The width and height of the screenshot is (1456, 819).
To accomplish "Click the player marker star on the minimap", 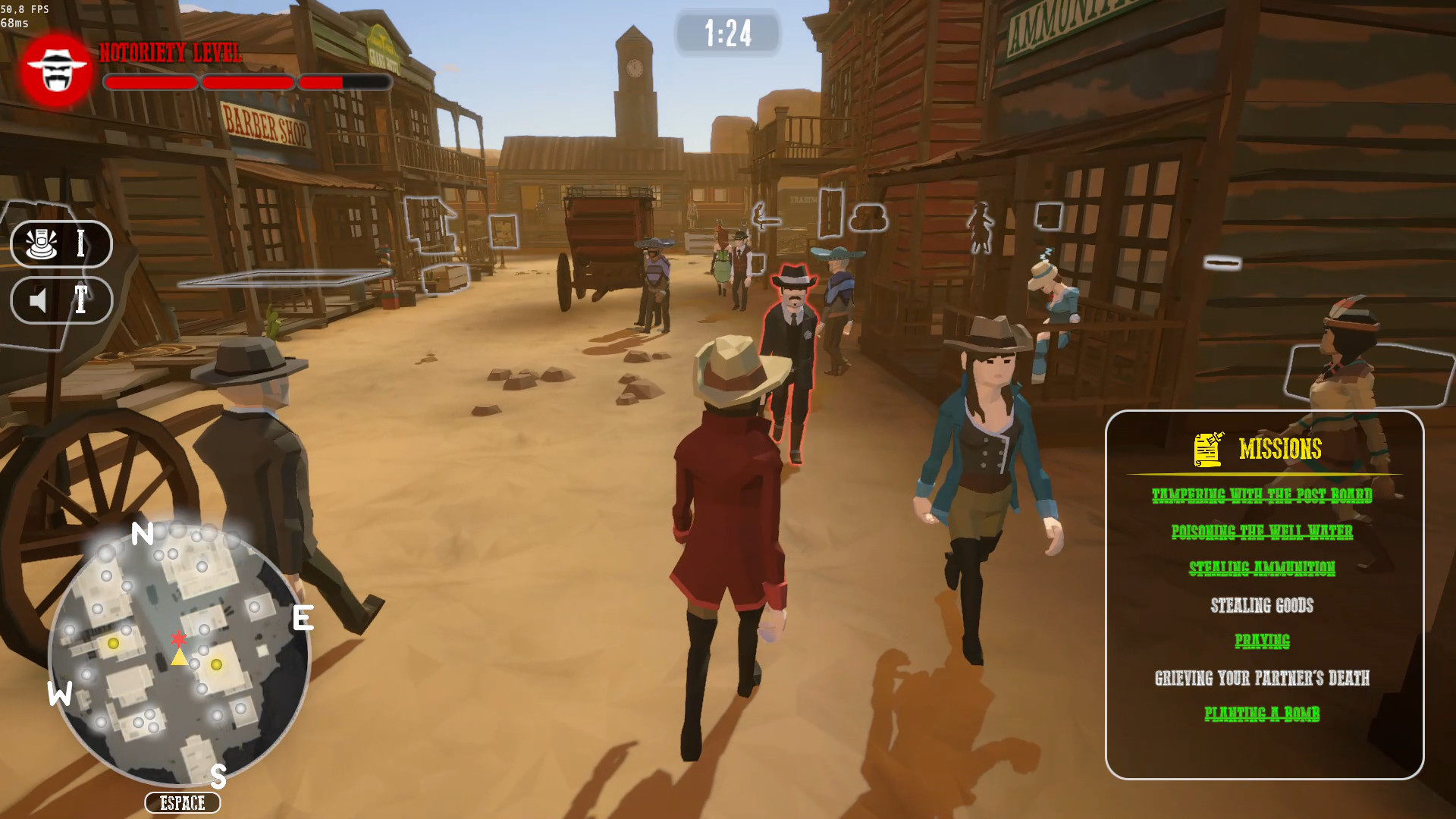I will click(177, 638).
